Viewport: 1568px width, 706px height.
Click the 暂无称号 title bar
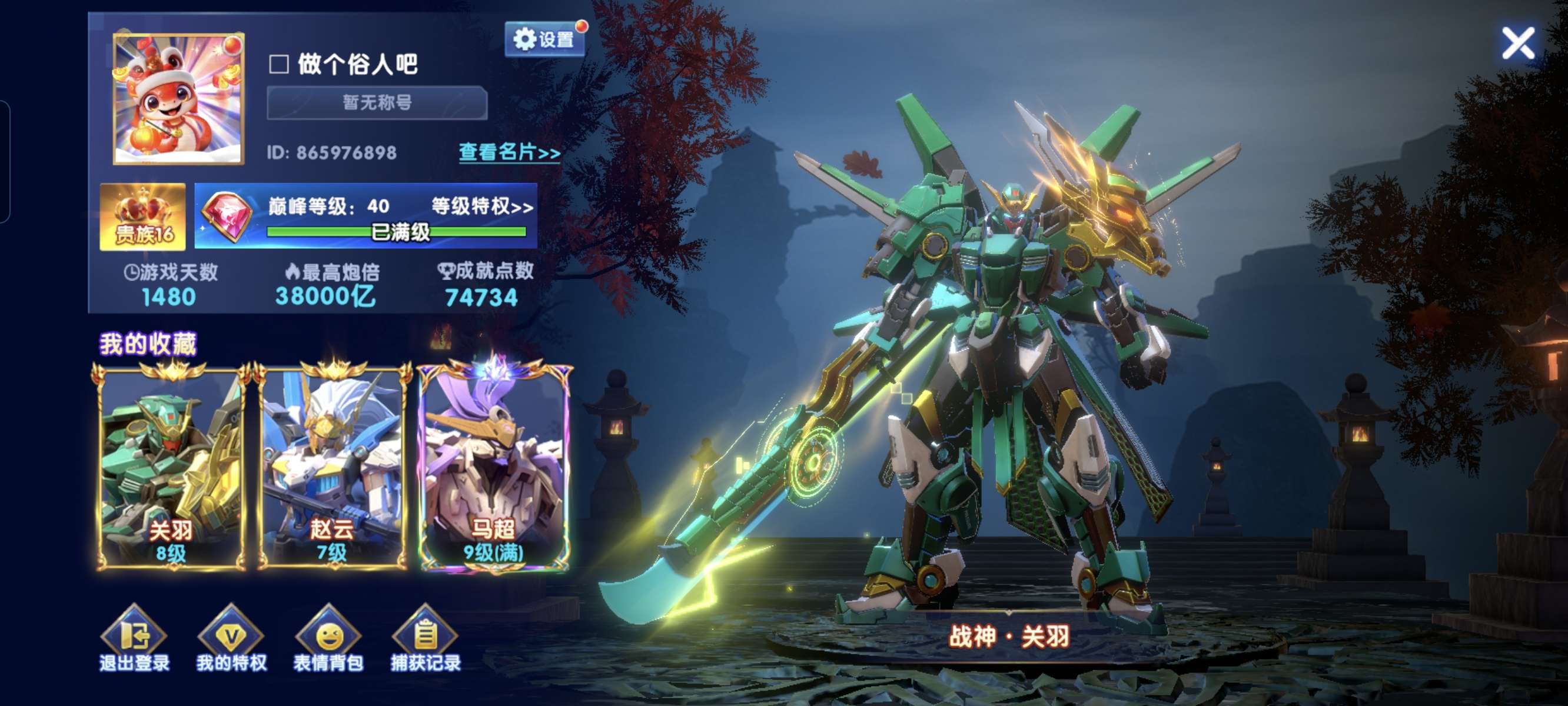point(377,102)
